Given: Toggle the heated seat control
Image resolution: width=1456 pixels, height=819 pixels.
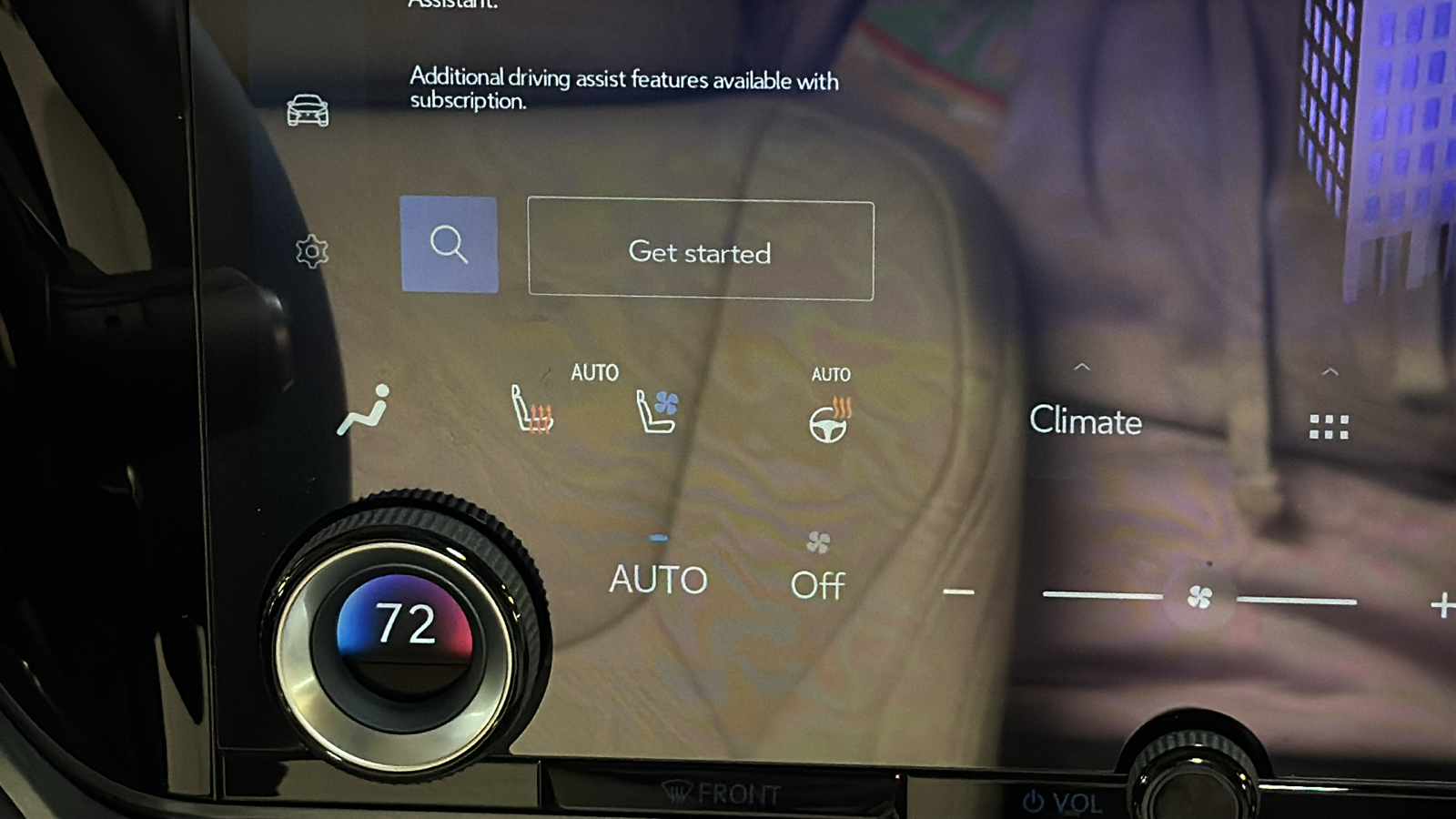Looking at the screenshot, I should (531, 409).
